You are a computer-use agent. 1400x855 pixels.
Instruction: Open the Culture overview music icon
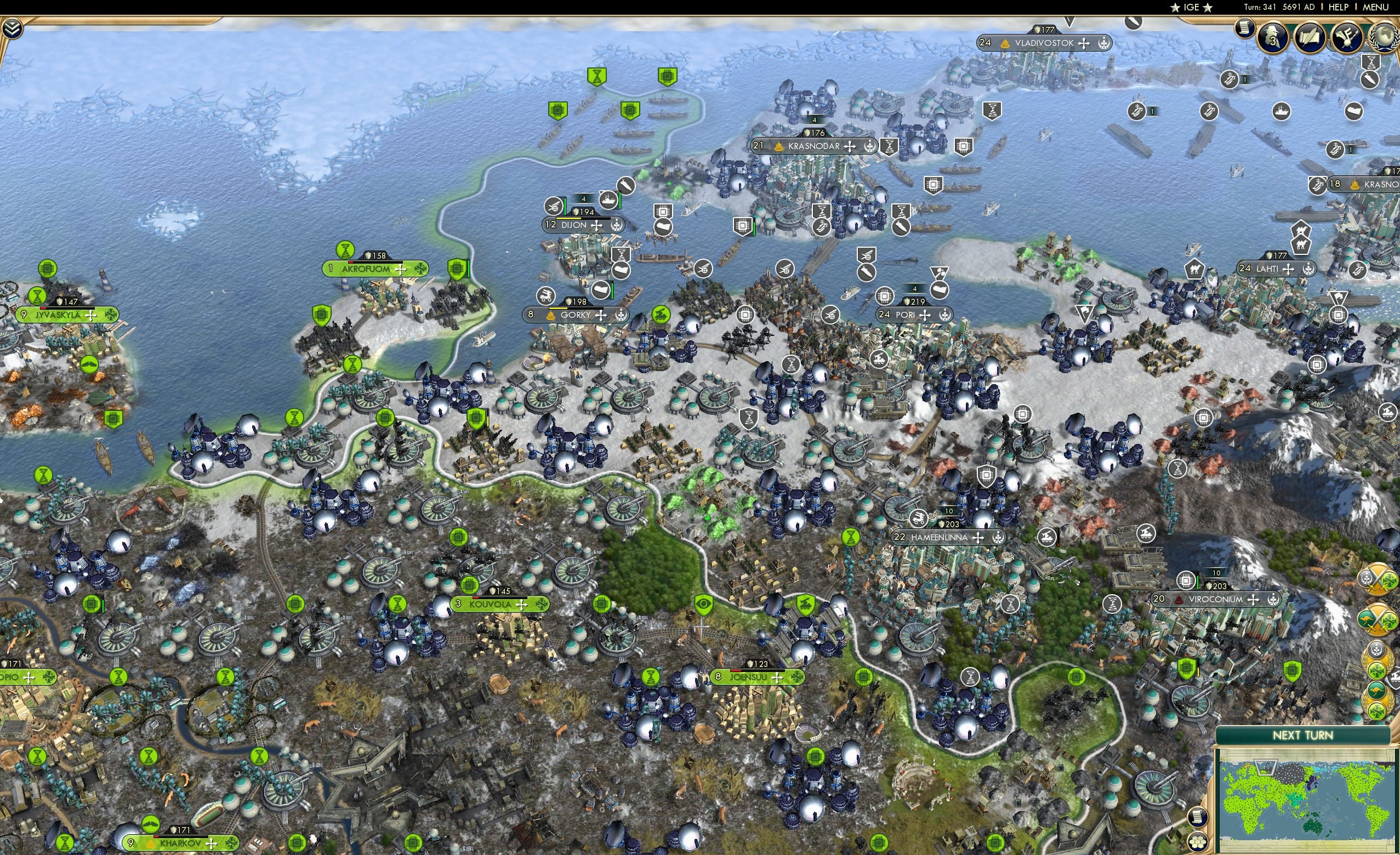pyautogui.click(x=1346, y=37)
